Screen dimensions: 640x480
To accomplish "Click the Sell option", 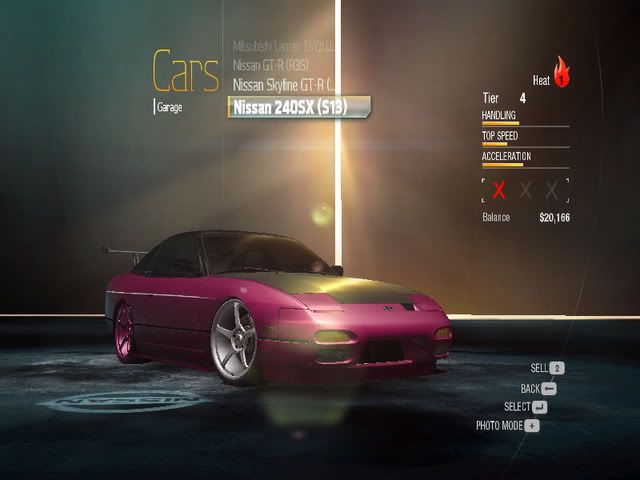I will pos(541,368).
